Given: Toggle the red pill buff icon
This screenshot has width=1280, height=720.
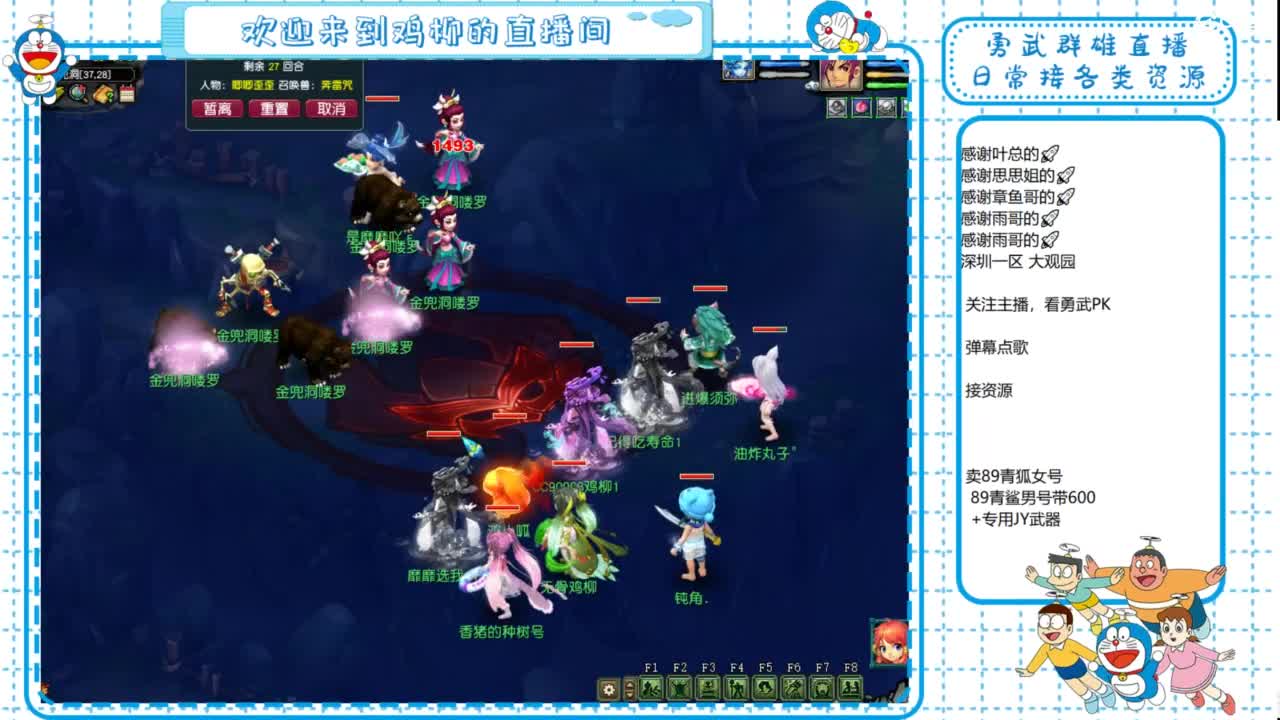Looking at the screenshot, I should coord(861,107).
